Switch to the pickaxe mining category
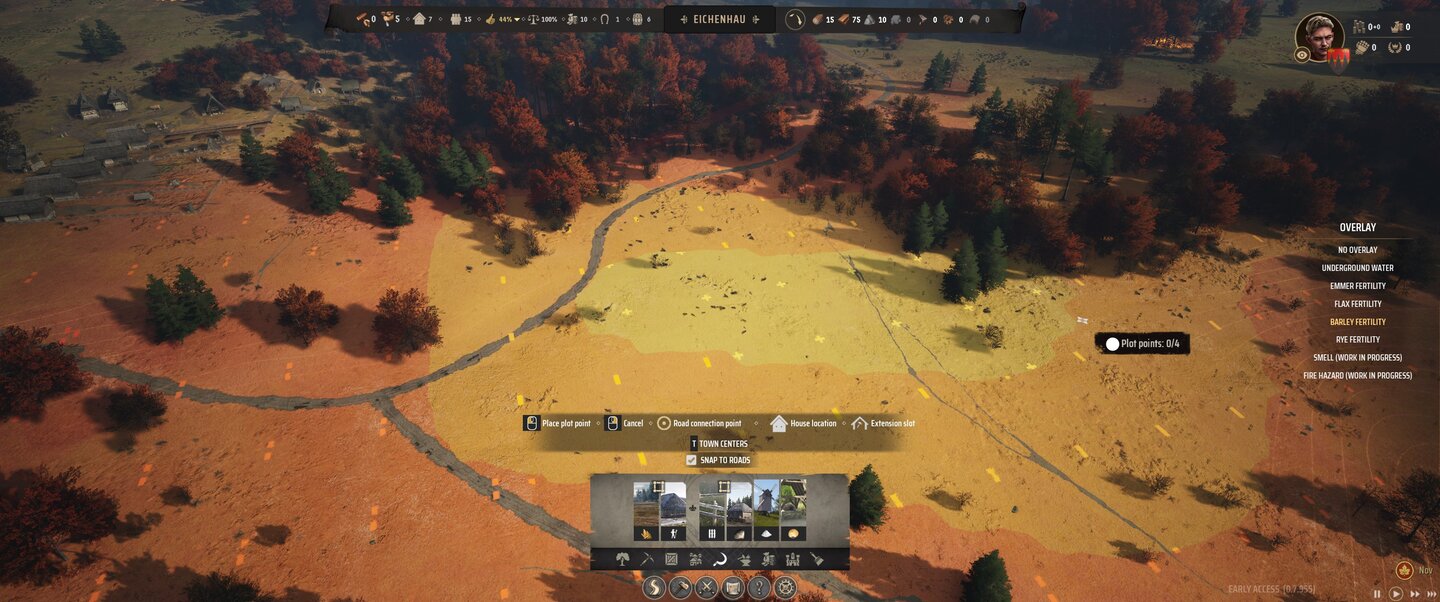This screenshot has width=1440, height=602. [x=646, y=559]
